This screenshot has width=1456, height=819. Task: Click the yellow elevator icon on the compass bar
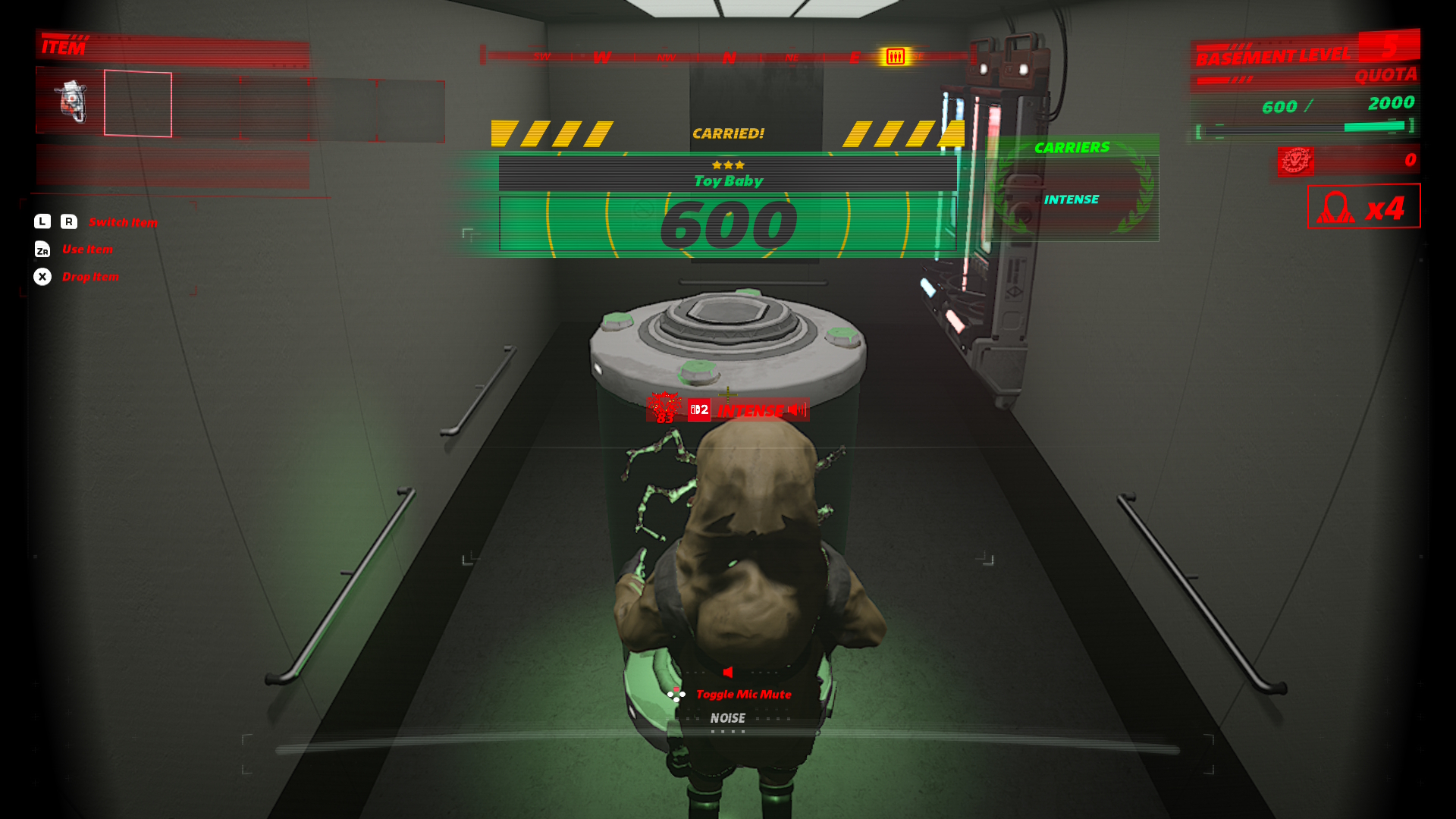(x=896, y=55)
